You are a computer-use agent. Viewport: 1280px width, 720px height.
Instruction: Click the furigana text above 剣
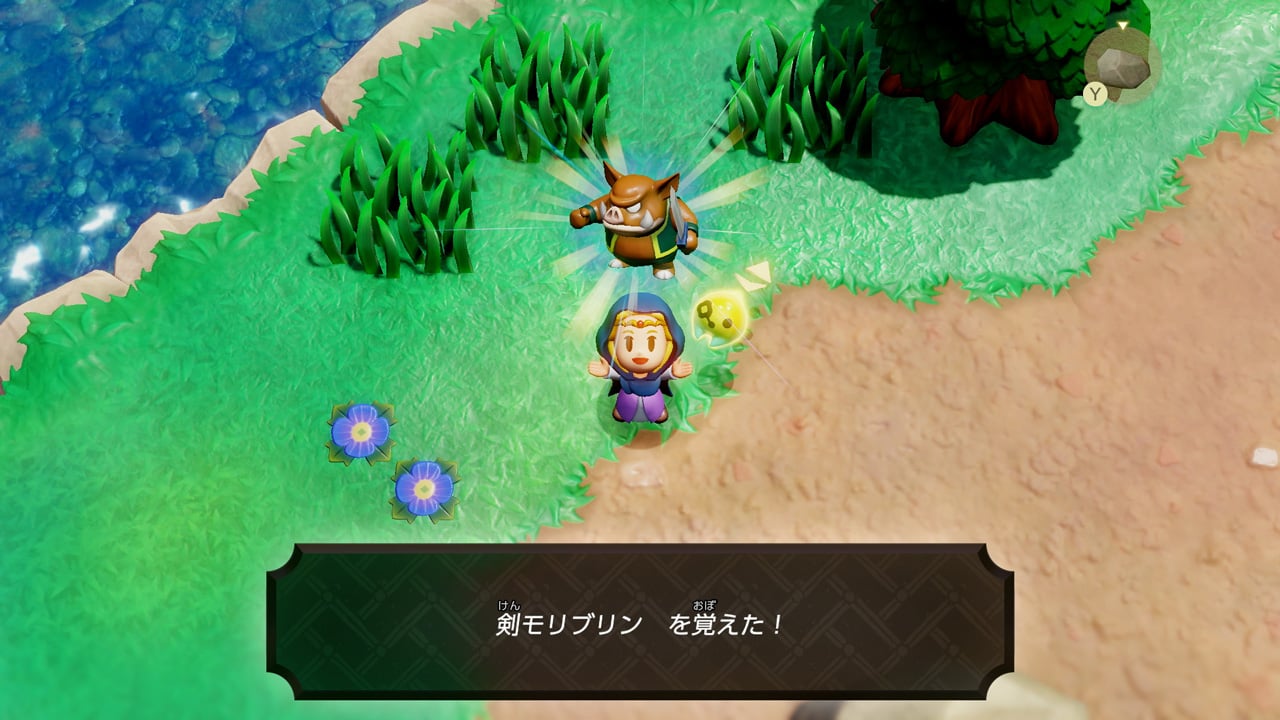508,605
